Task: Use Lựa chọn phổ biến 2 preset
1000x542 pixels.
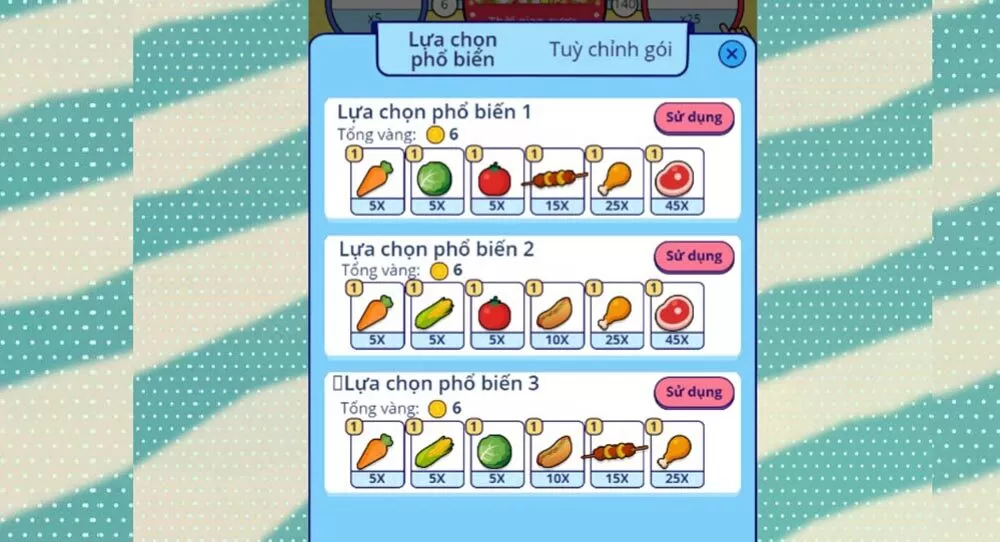Action: [x=694, y=256]
